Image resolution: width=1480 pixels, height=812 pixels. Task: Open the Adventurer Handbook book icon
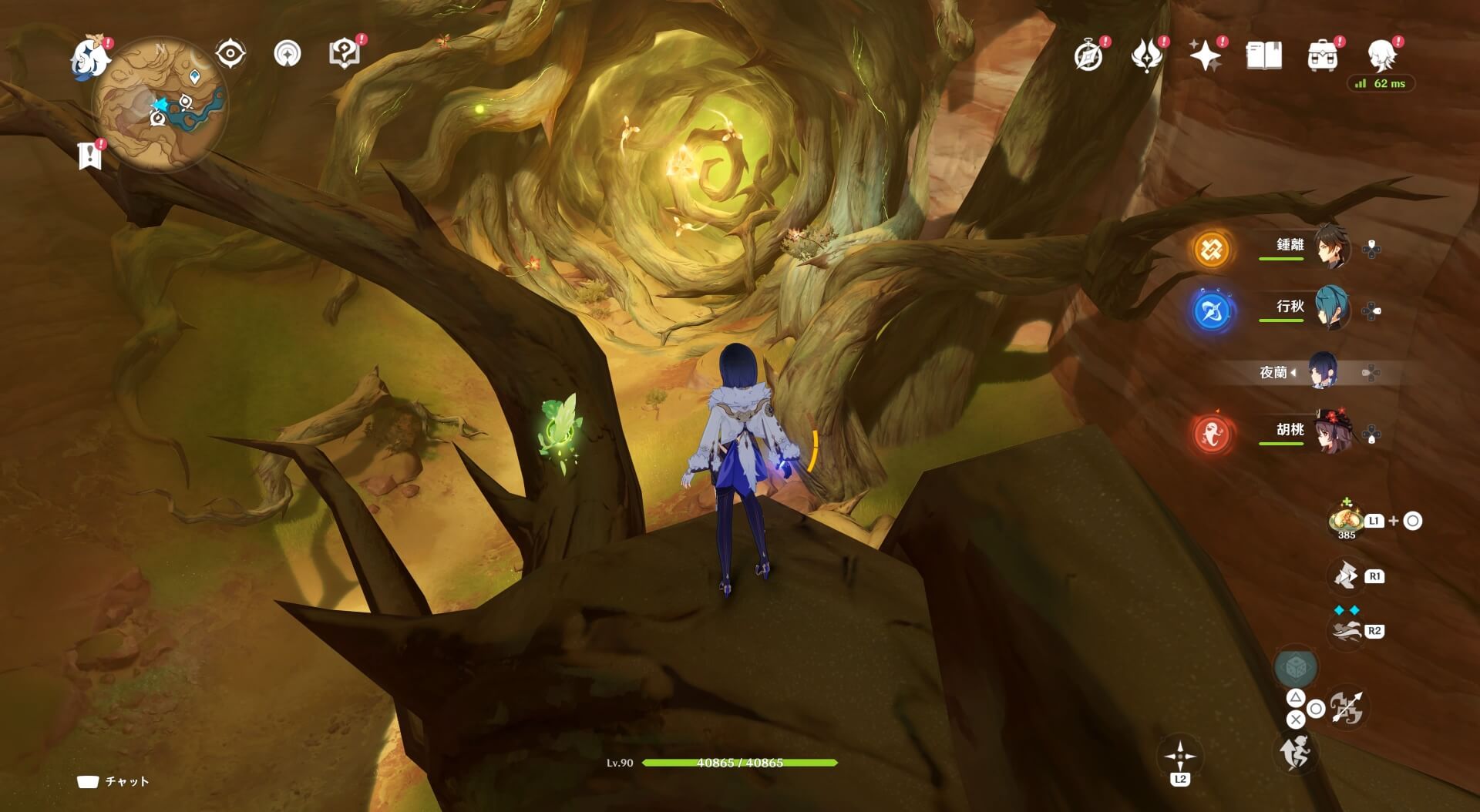1263,56
